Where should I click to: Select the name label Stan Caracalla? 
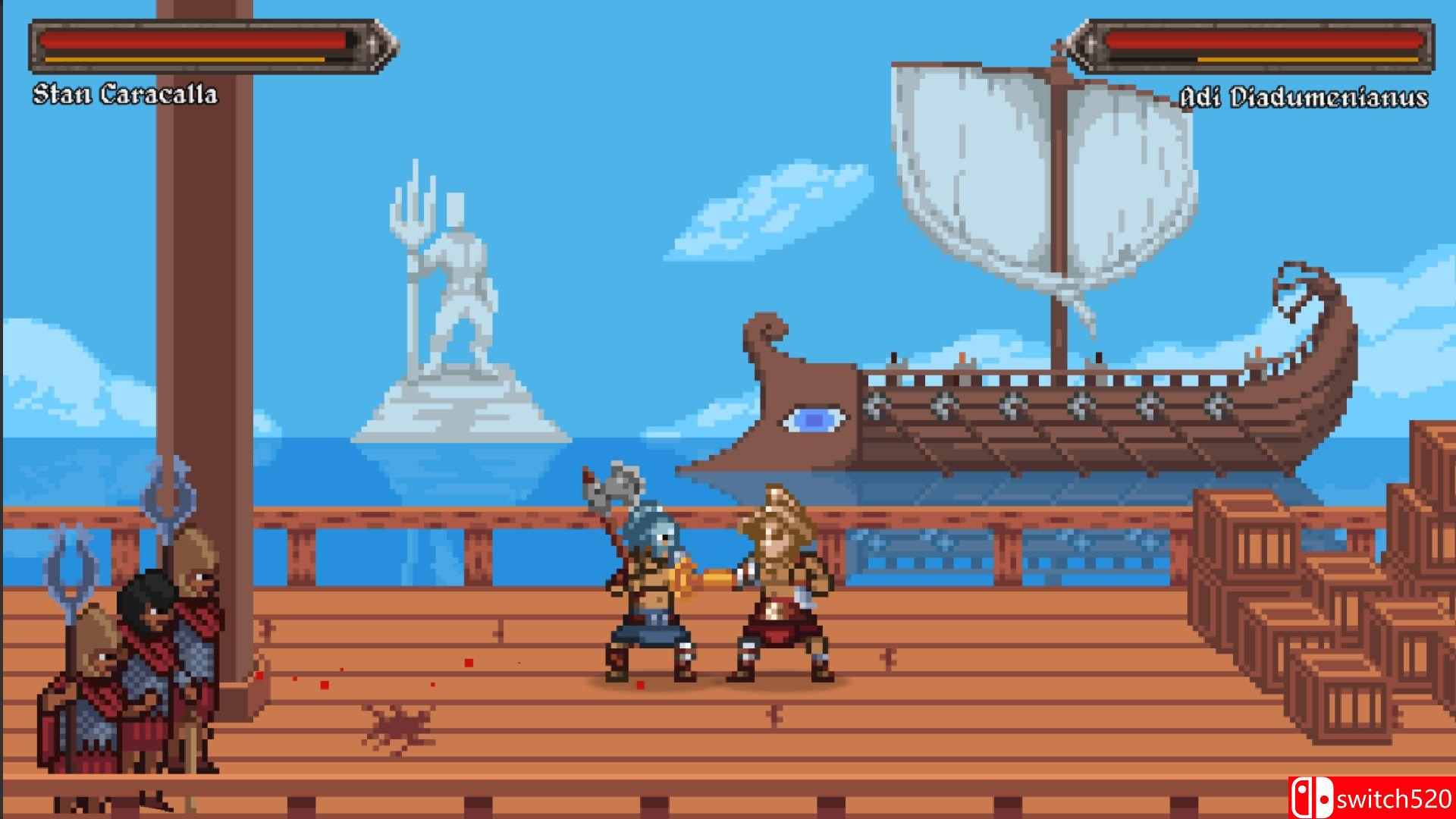click(x=124, y=95)
